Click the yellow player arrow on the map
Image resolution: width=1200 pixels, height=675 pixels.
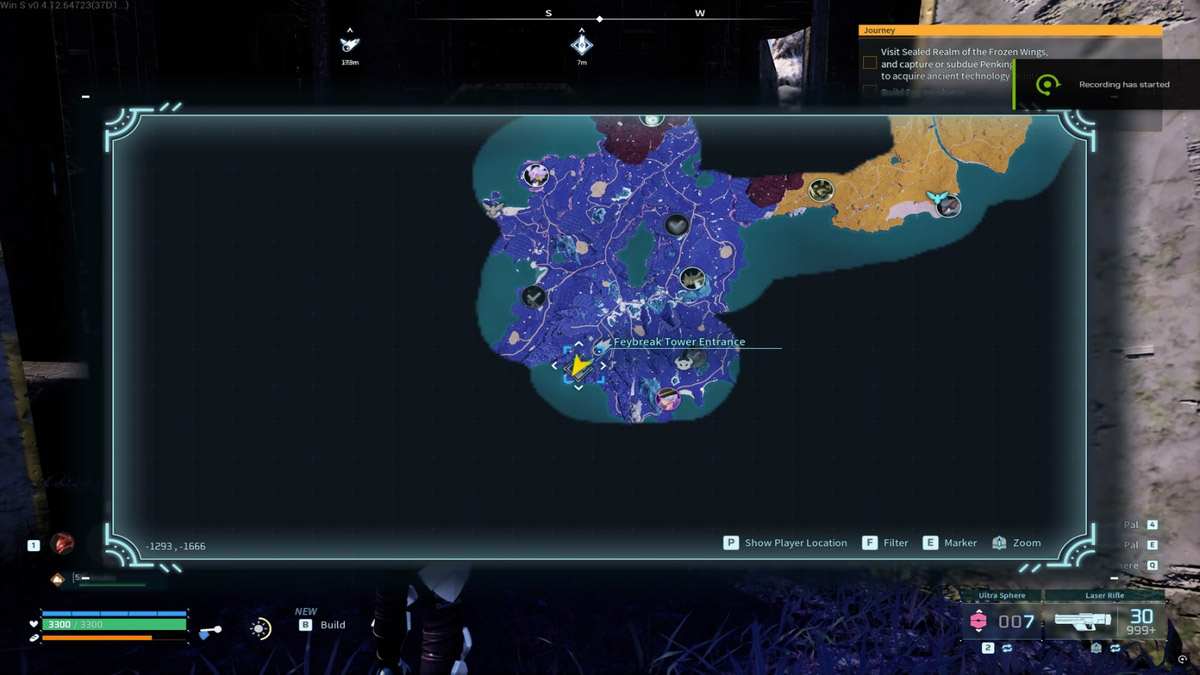pyautogui.click(x=579, y=365)
